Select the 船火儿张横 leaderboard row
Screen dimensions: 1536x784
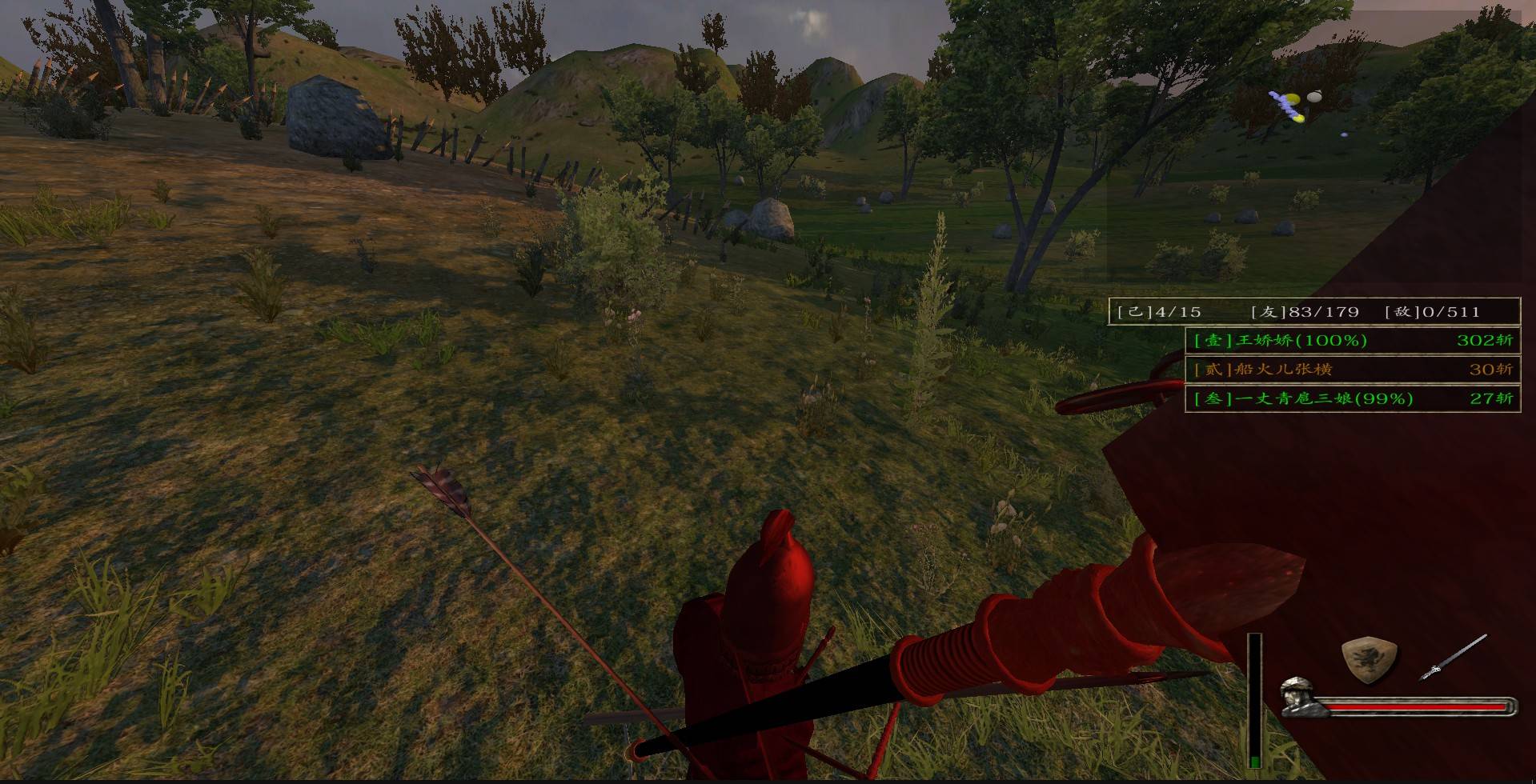point(1352,369)
